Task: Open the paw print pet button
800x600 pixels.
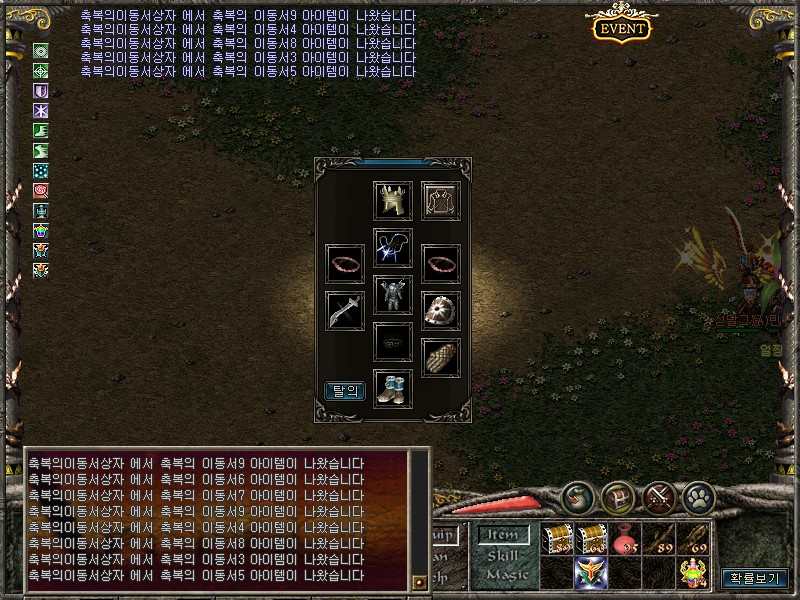Action: coord(697,496)
